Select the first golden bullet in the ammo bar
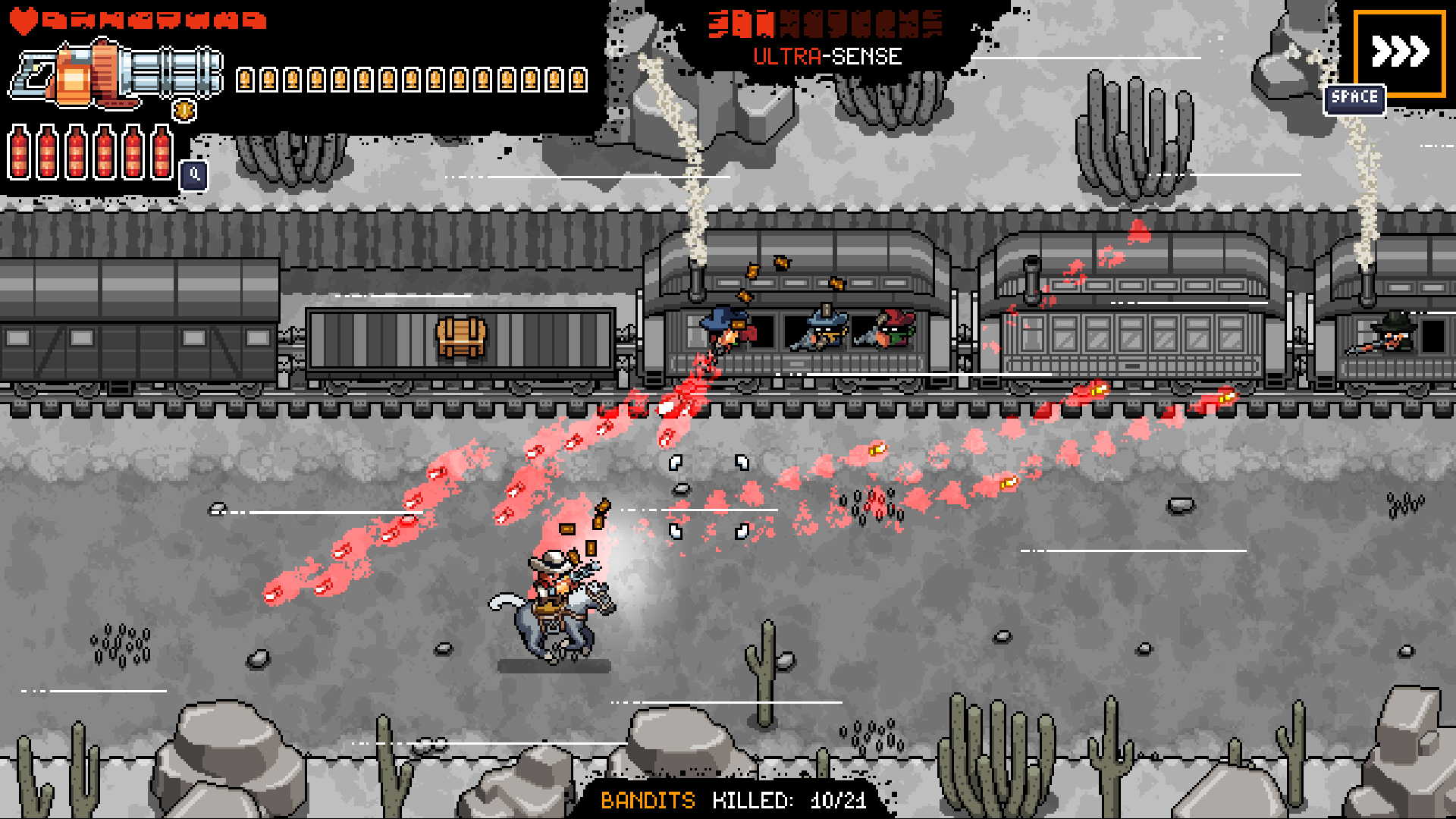The height and width of the screenshot is (819, 1456). (x=244, y=80)
